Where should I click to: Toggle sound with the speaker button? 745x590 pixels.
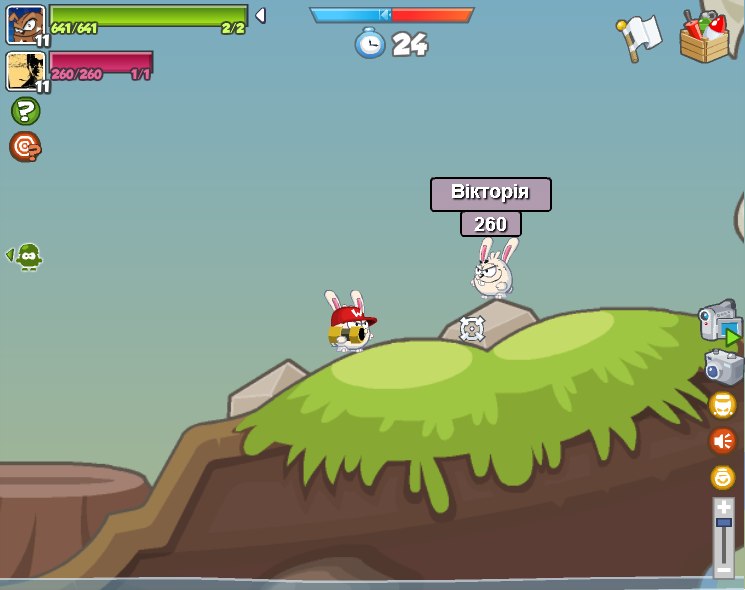tap(722, 440)
